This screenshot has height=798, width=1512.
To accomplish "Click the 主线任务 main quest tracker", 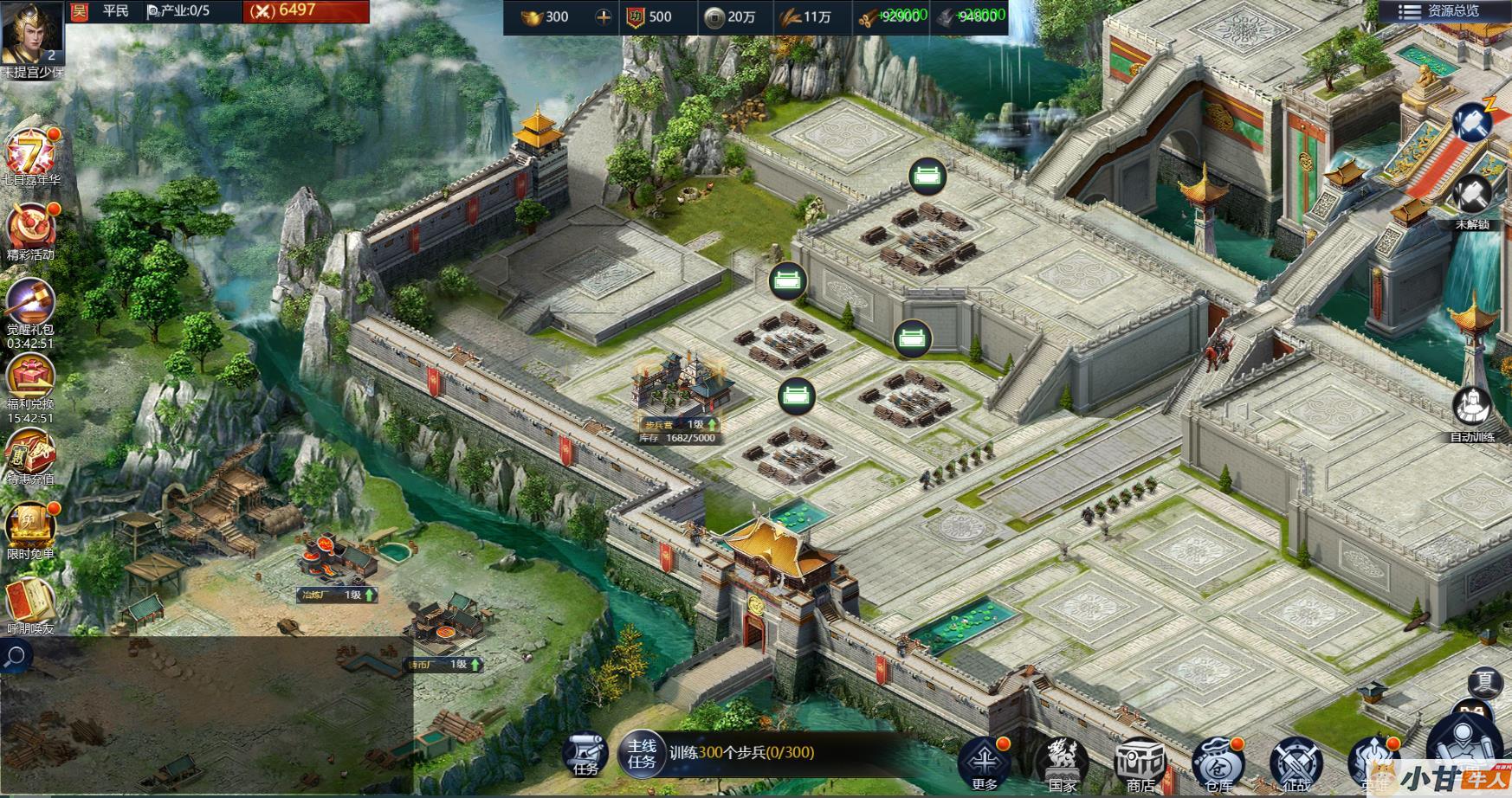I will coord(642,753).
